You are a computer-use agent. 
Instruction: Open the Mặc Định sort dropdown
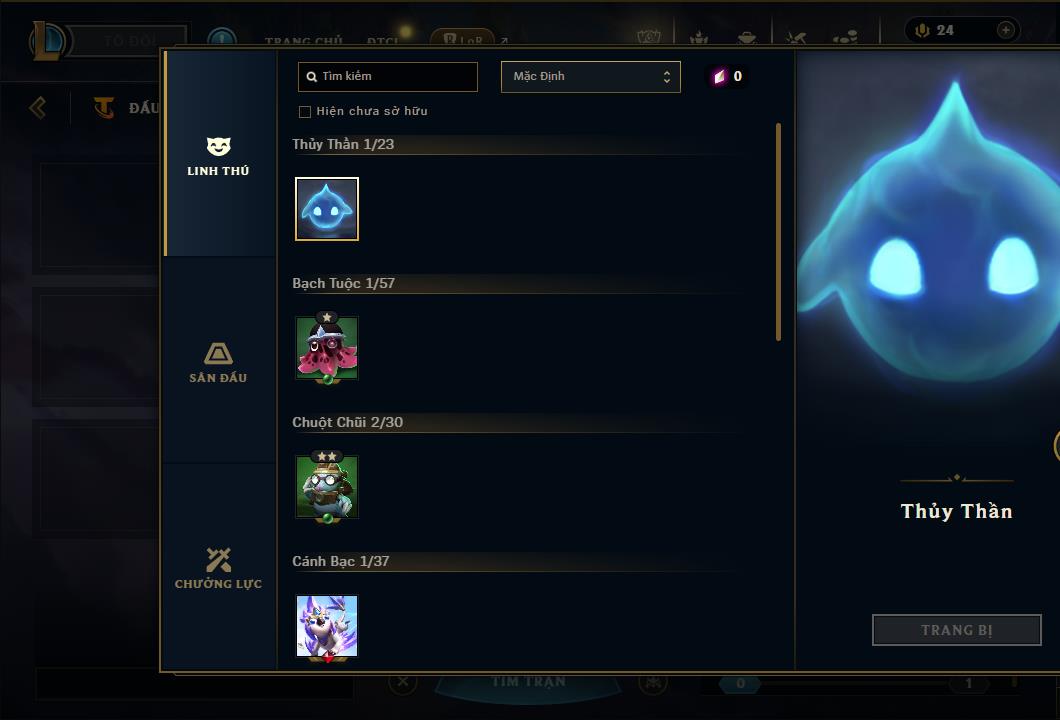(590, 77)
